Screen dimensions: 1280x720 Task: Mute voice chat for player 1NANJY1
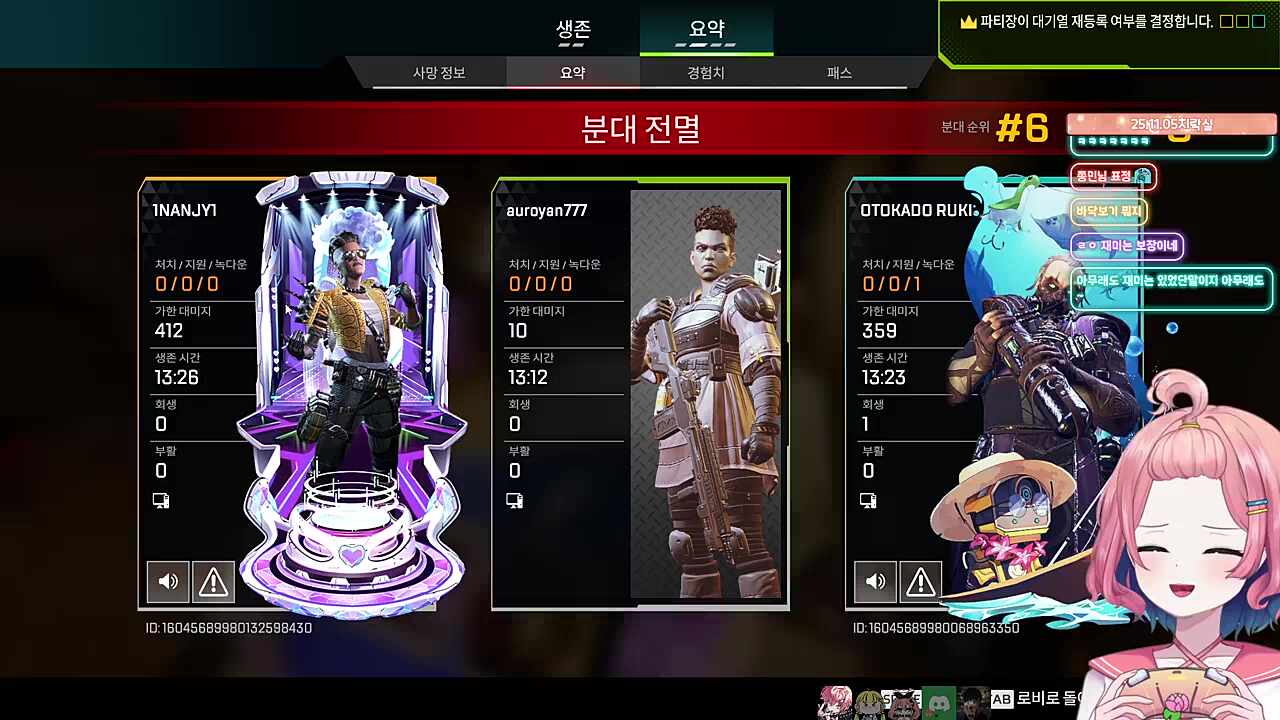pyautogui.click(x=168, y=581)
